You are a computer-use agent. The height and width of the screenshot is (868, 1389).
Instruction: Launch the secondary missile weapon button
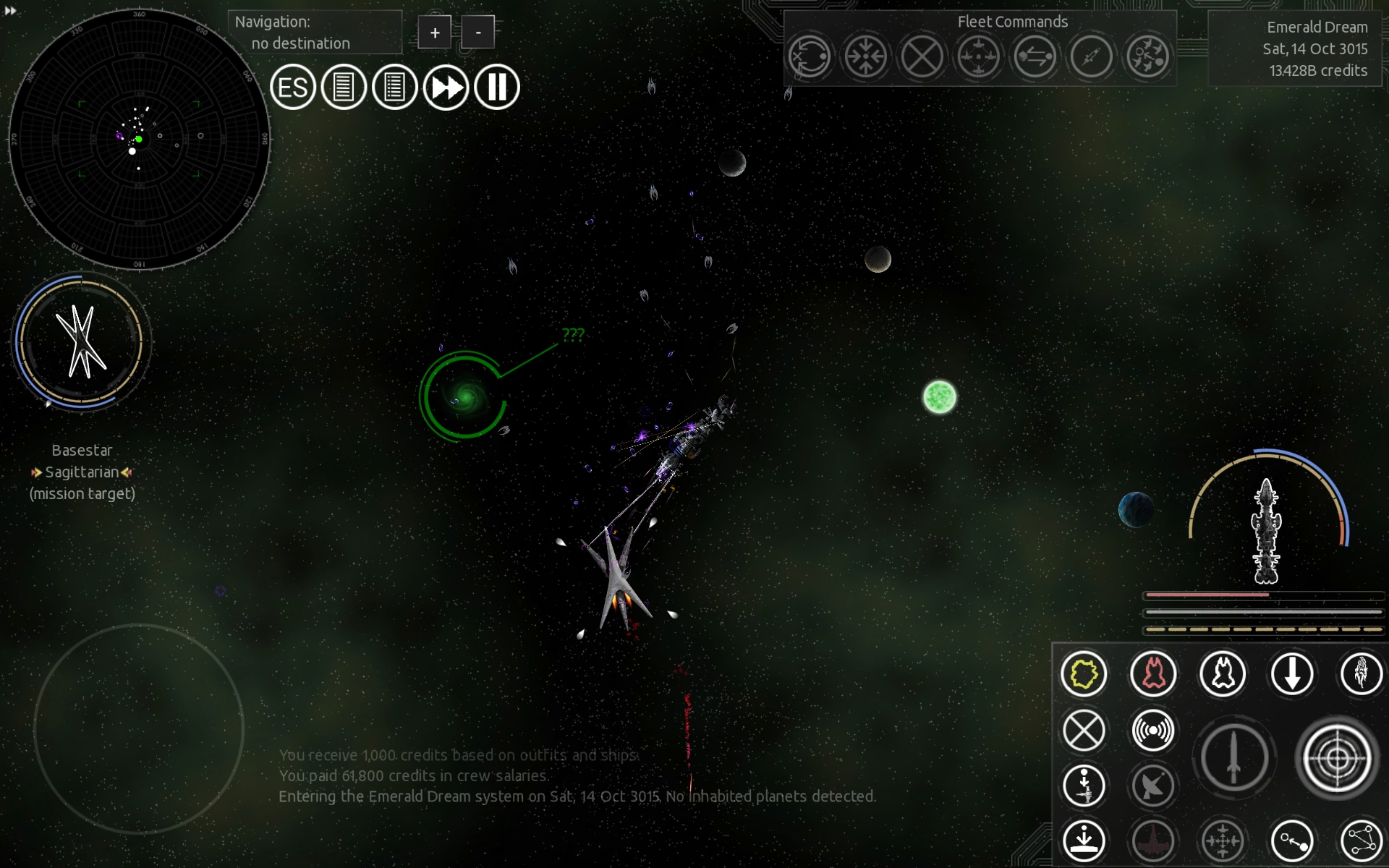pos(1234,758)
